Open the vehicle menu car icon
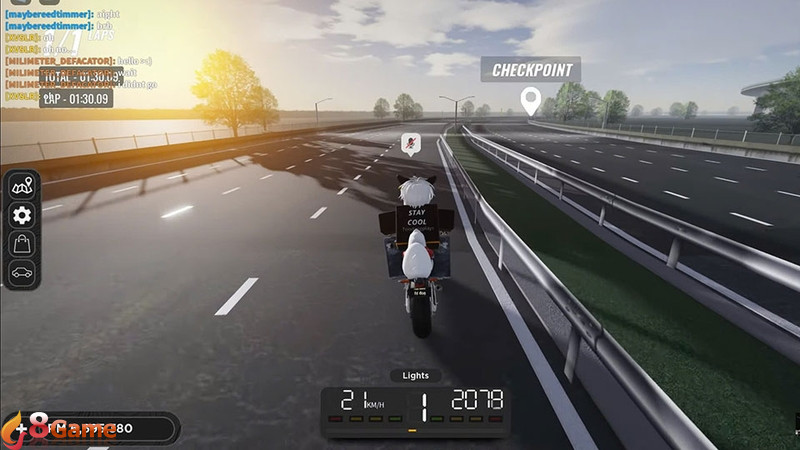This screenshot has height=450, width=800. pyautogui.click(x=21, y=271)
